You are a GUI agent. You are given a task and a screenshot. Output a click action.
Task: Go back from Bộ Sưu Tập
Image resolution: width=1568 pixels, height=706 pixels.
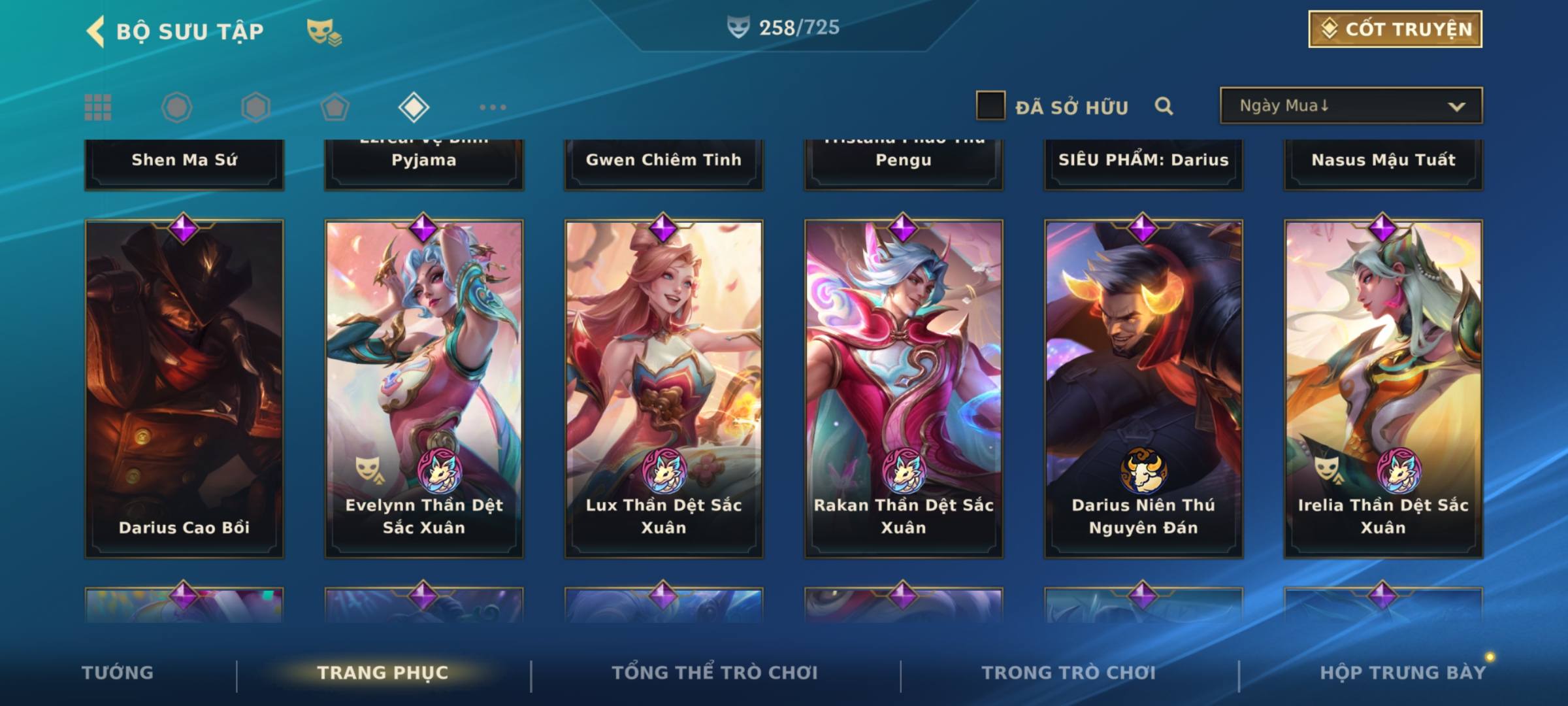pyautogui.click(x=96, y=31)
